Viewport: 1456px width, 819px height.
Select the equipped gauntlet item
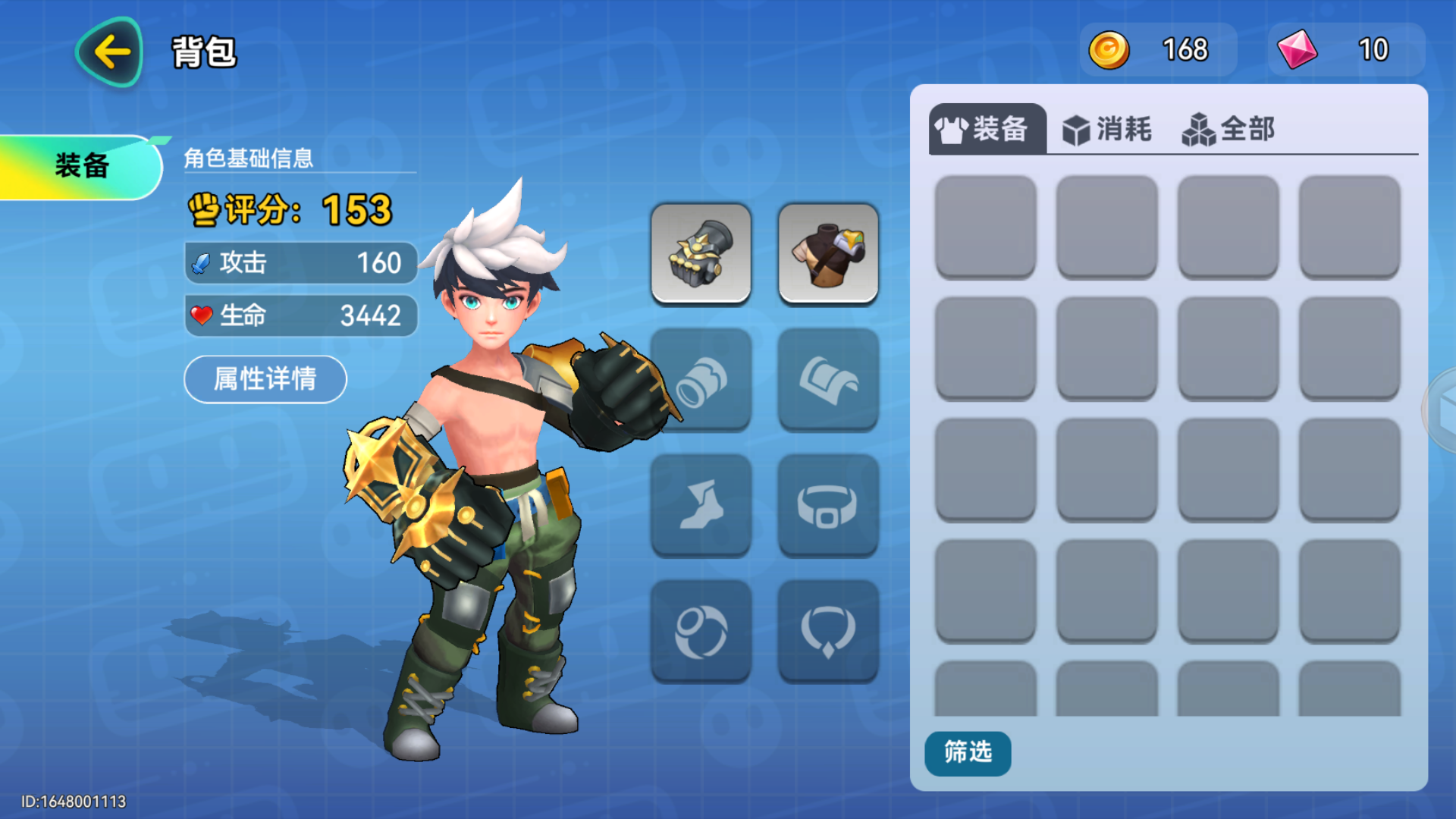[x=701, y=253]
